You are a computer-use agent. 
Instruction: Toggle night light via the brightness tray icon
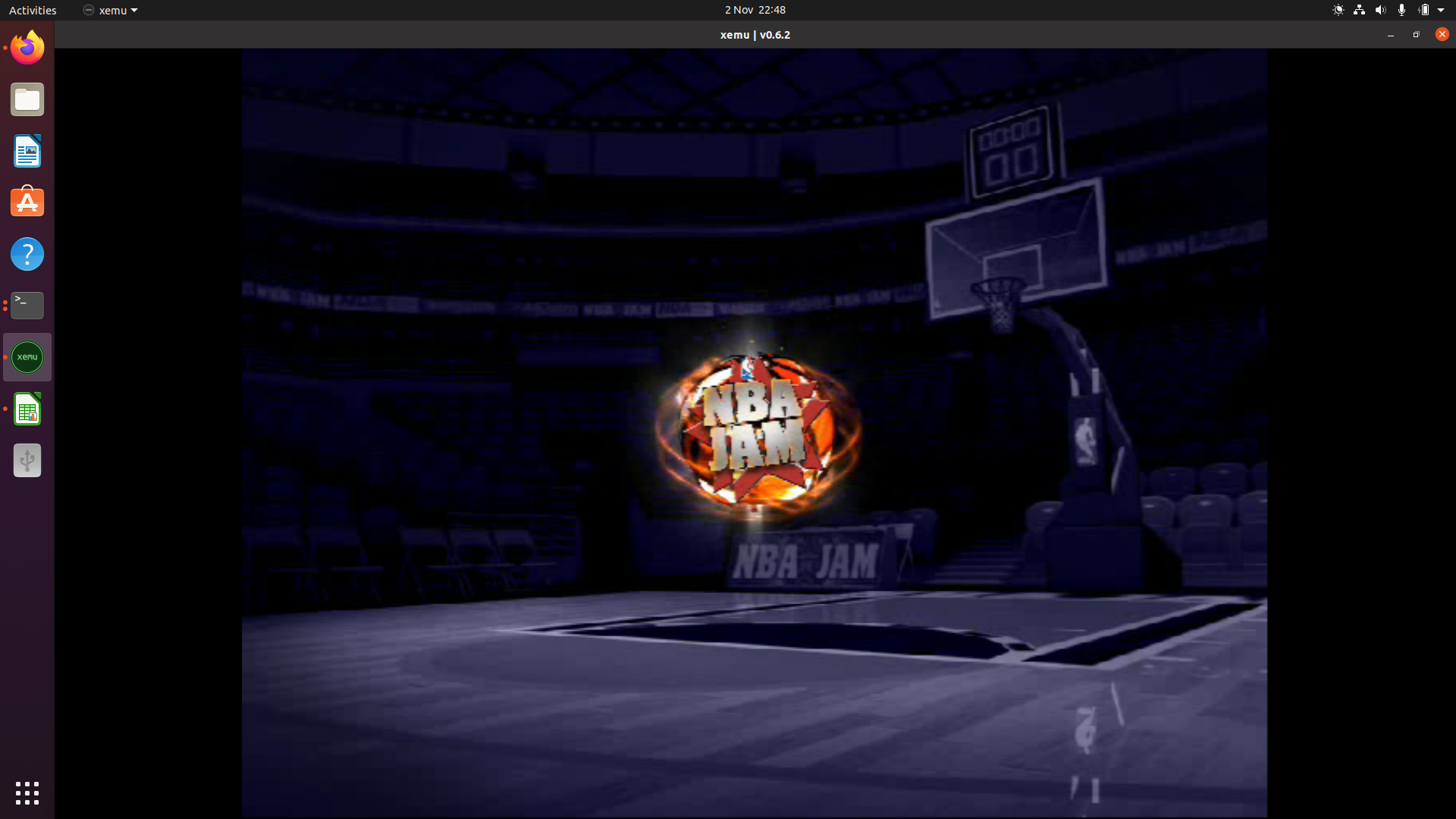[x=1338, y=10]
